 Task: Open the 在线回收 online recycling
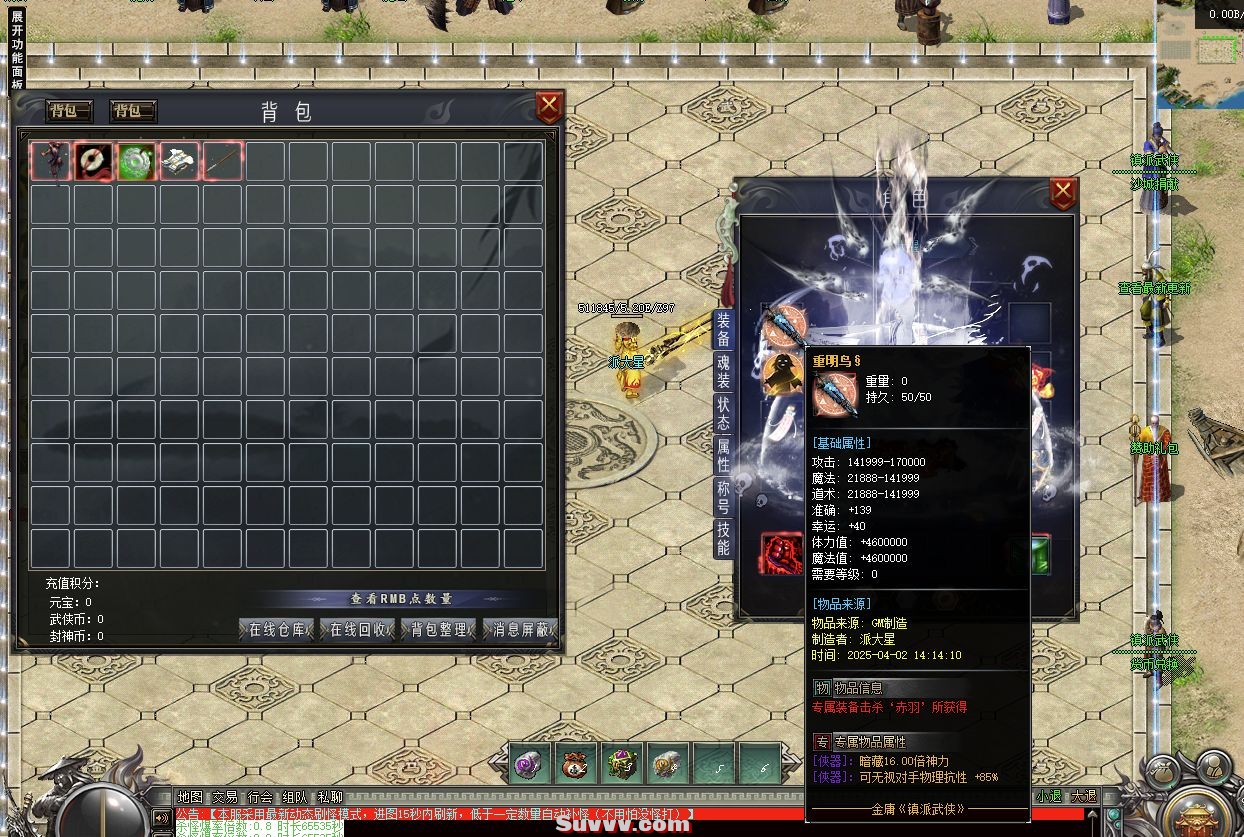tap(358, 630)
